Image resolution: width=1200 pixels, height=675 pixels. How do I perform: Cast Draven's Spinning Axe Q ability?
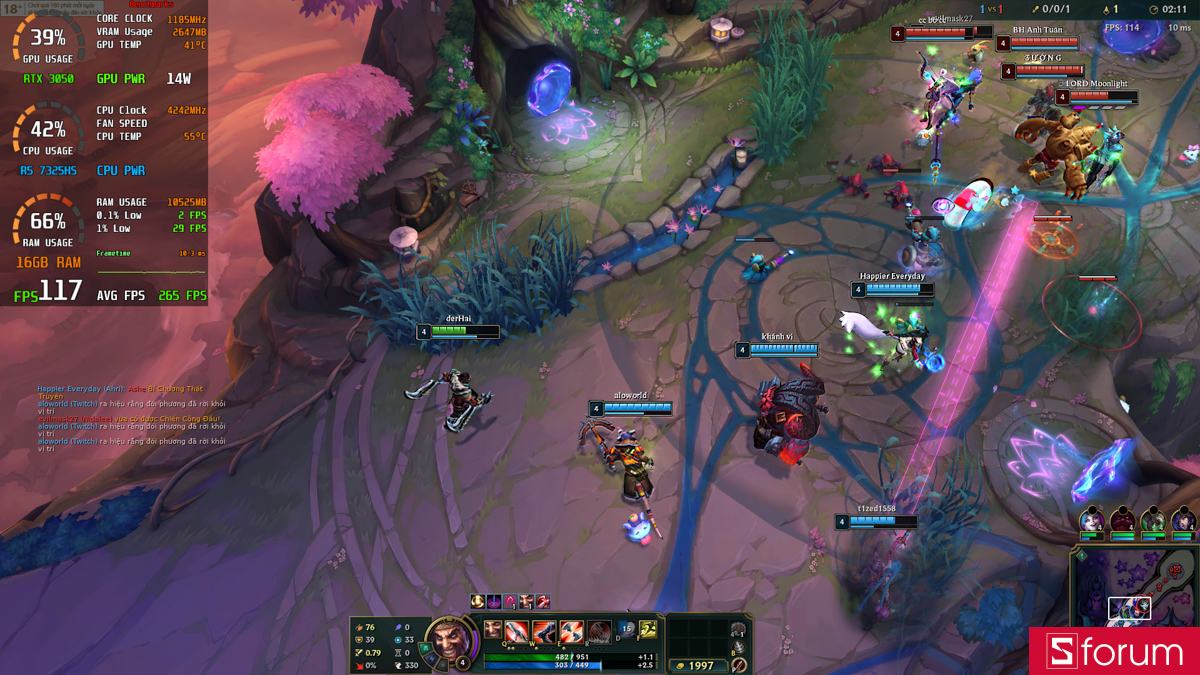point(518,631)
